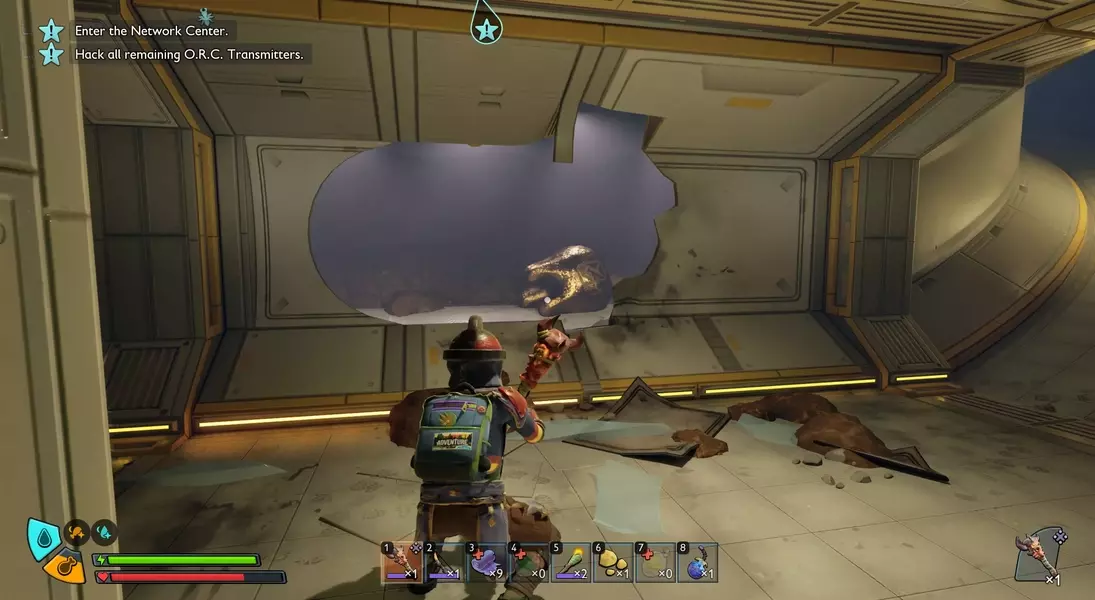Select the club weapon in hotbar slot 1
This screenshot has height=600, width=1095.
coord(403,563)
